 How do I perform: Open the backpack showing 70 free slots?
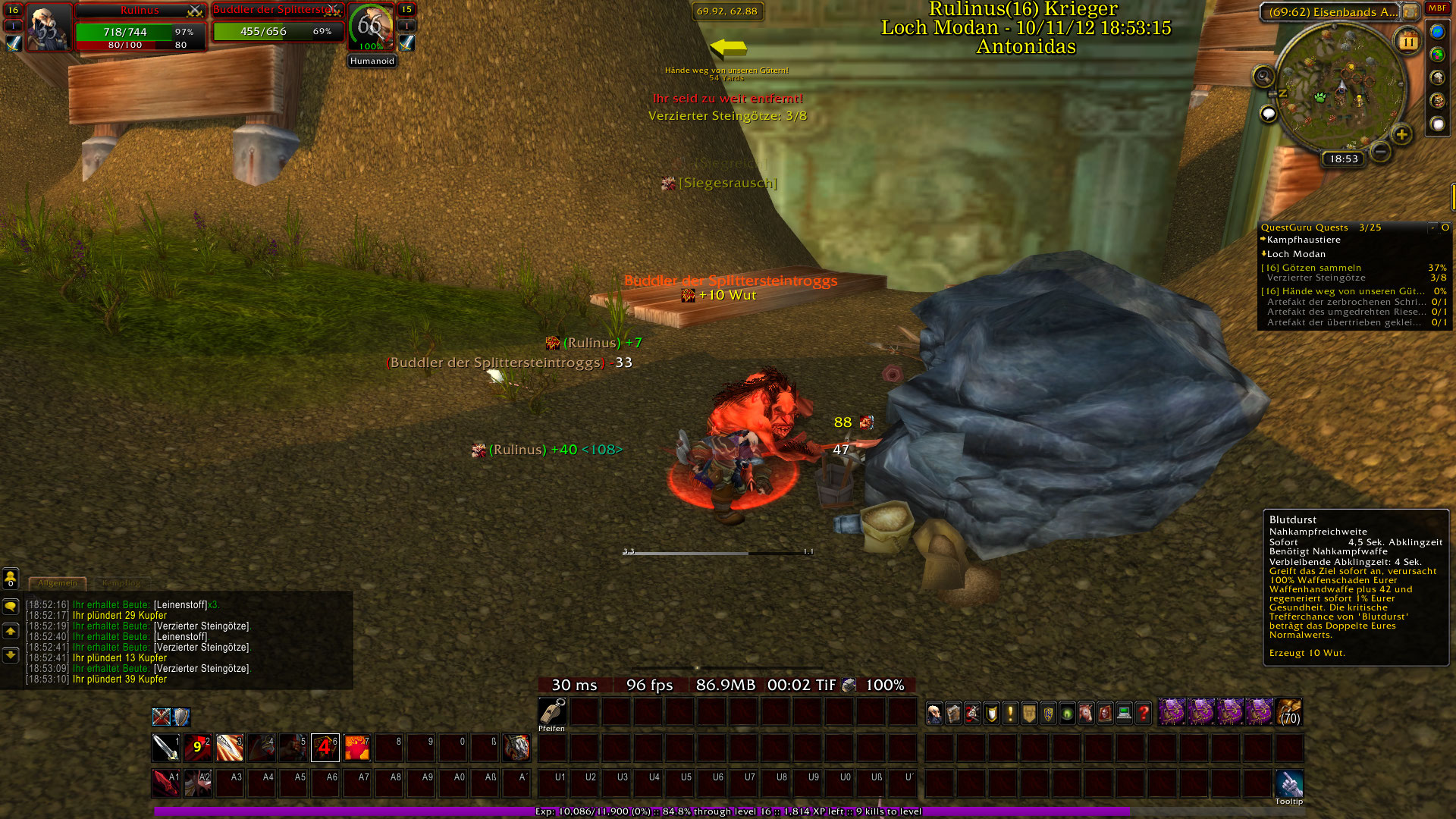click(1290, 714)
